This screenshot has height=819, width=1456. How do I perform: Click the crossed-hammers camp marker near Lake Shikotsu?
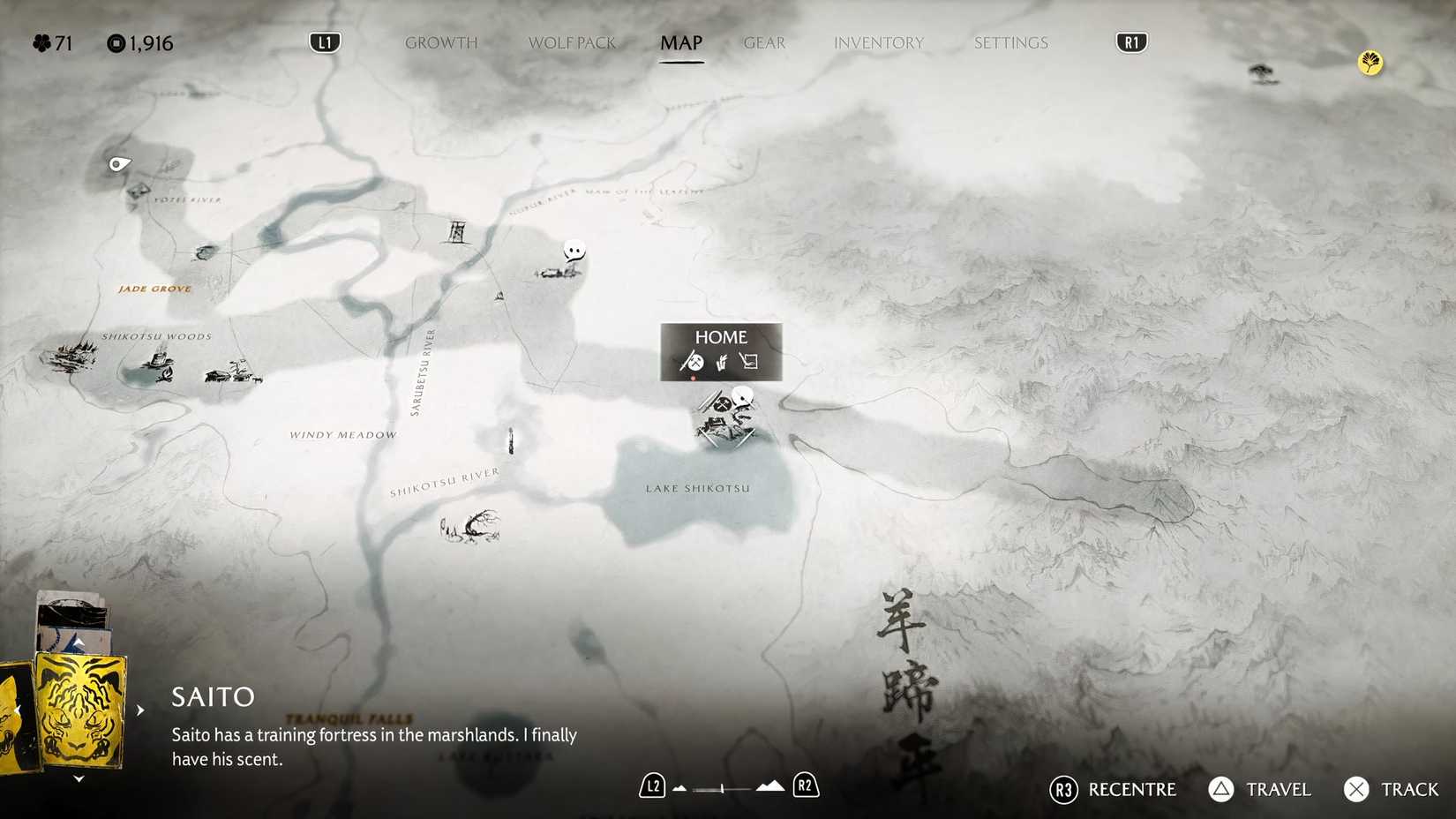point(723,404)
